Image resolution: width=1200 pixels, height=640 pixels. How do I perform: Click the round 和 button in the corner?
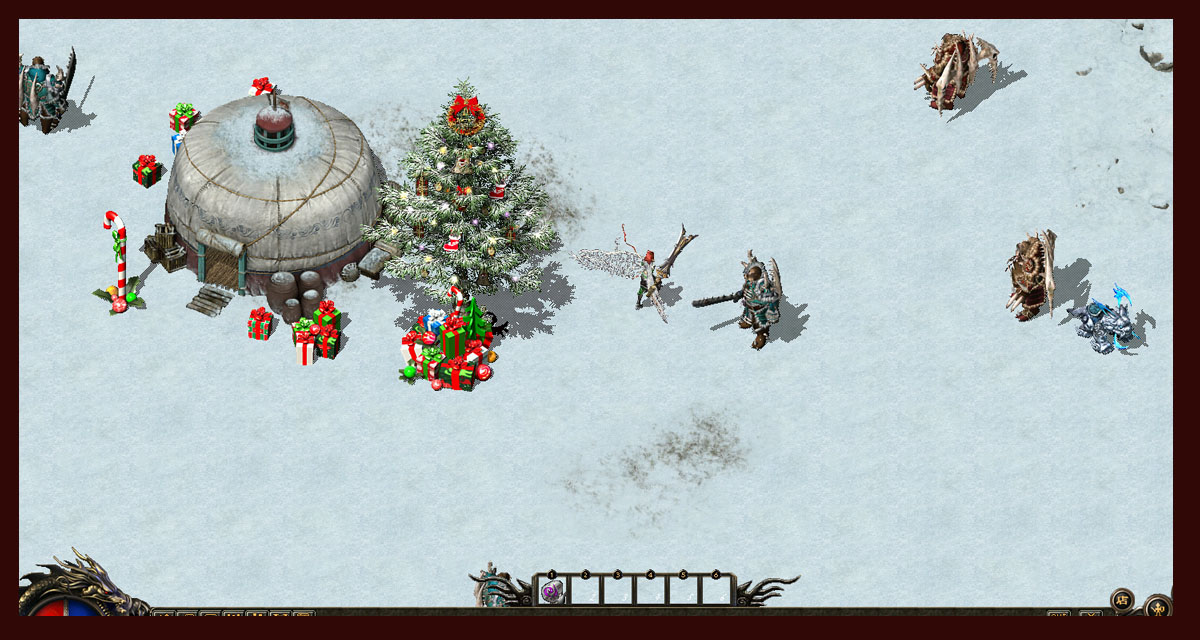coord(1158,607)
